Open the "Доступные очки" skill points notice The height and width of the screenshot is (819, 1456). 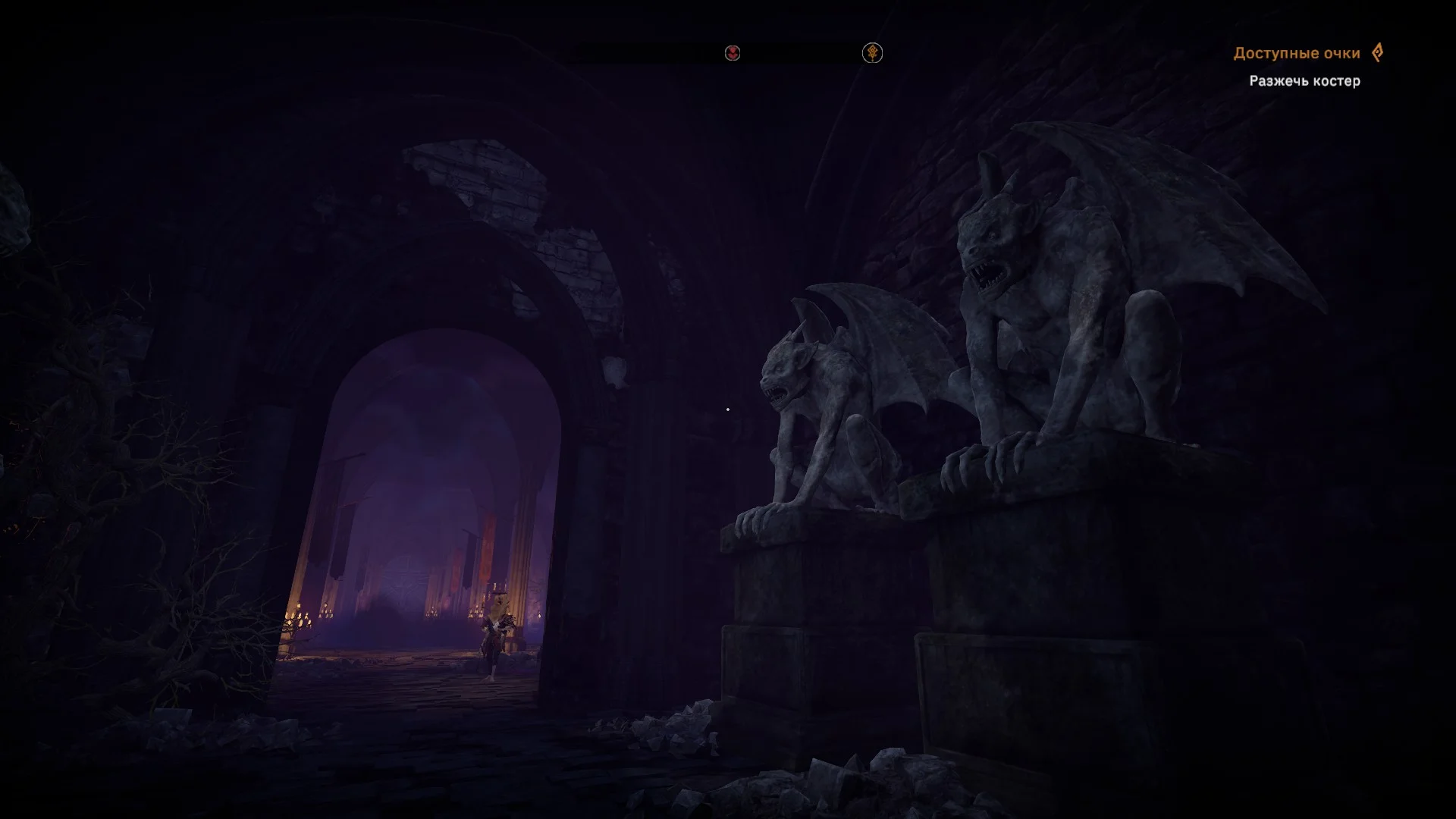click(1296, 53)
